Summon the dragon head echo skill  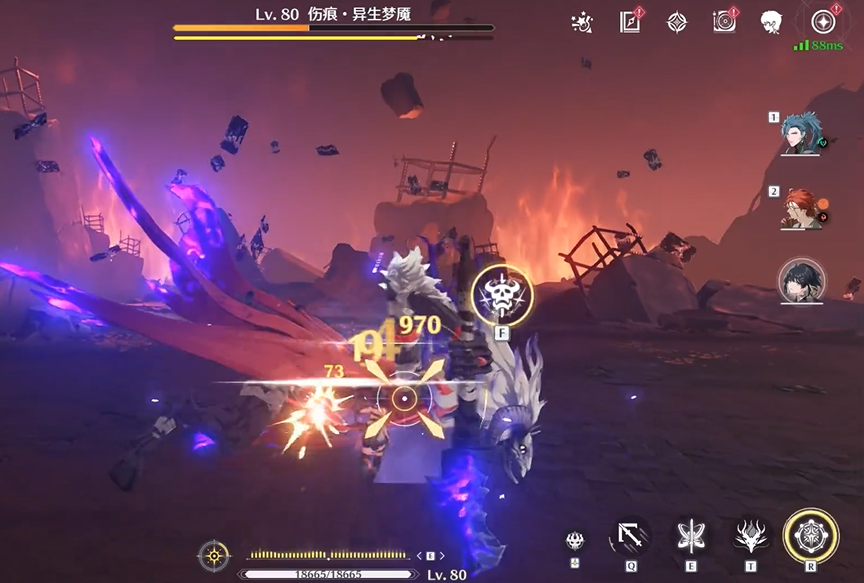coord(748,537)
